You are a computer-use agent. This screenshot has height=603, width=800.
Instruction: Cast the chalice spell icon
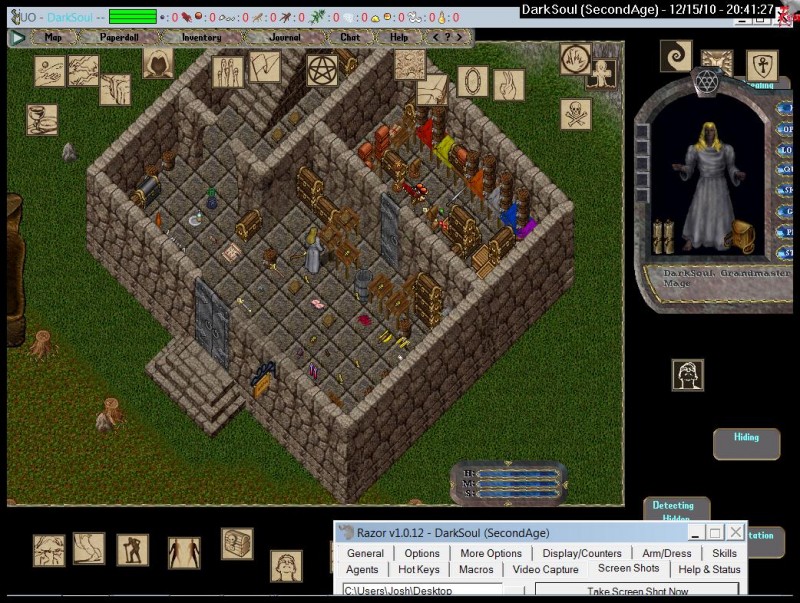42,120
